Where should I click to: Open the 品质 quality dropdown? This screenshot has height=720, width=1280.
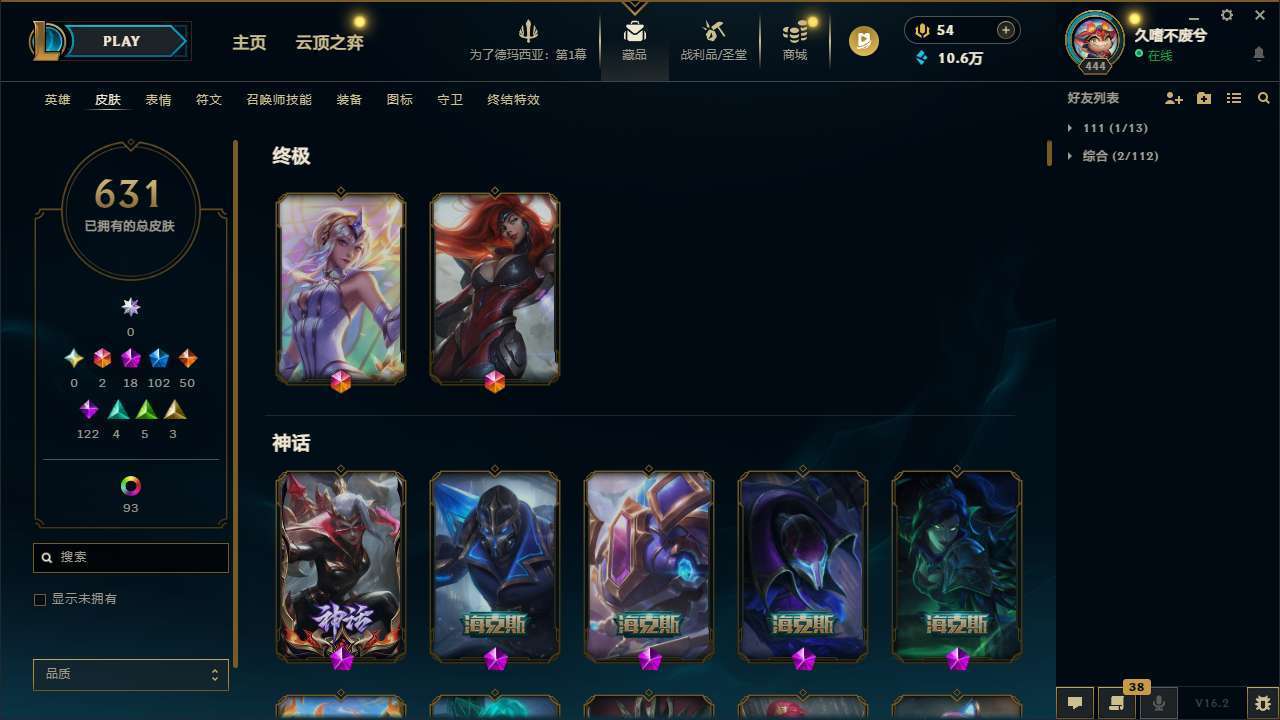130,674
